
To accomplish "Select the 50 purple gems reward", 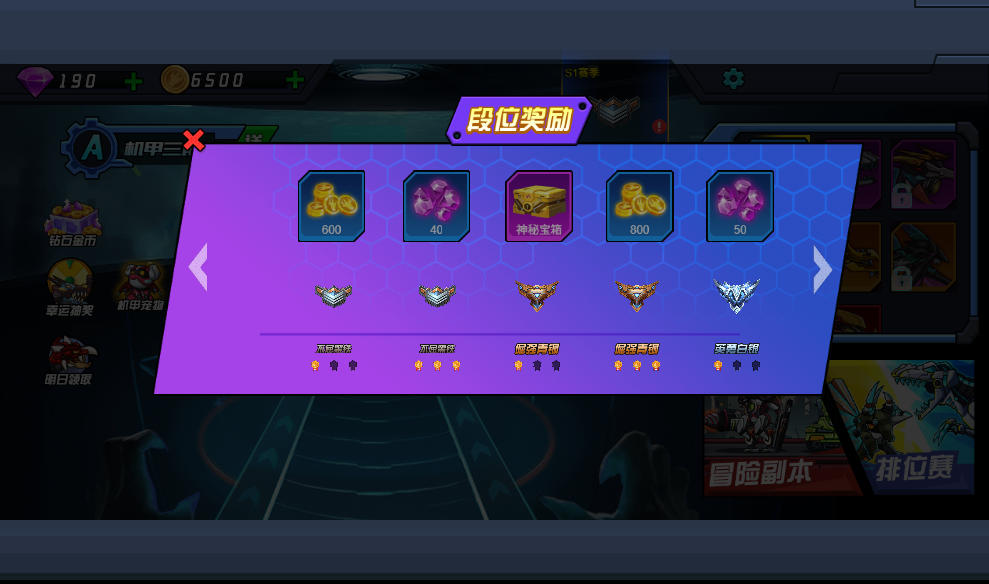I will 740,206.
